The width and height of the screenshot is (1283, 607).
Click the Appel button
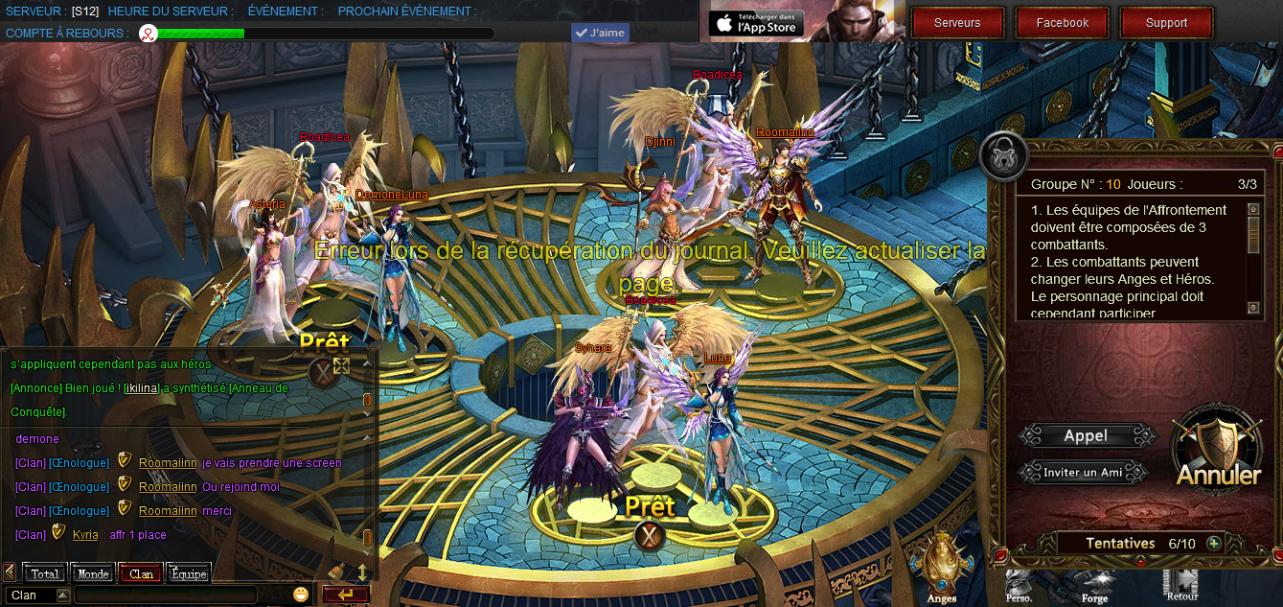(x=1086, y=436)
